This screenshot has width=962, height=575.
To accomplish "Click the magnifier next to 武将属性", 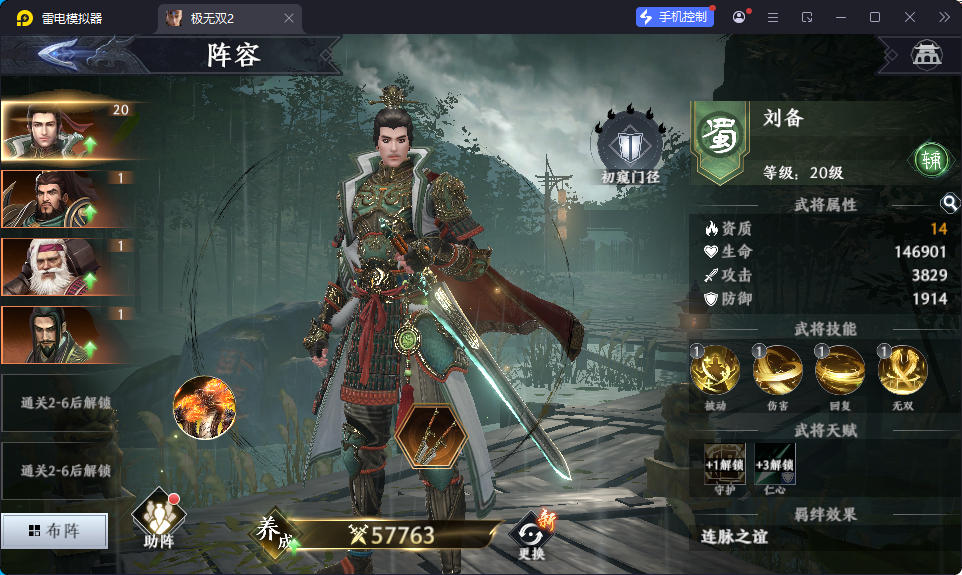I will coord(950,204).
